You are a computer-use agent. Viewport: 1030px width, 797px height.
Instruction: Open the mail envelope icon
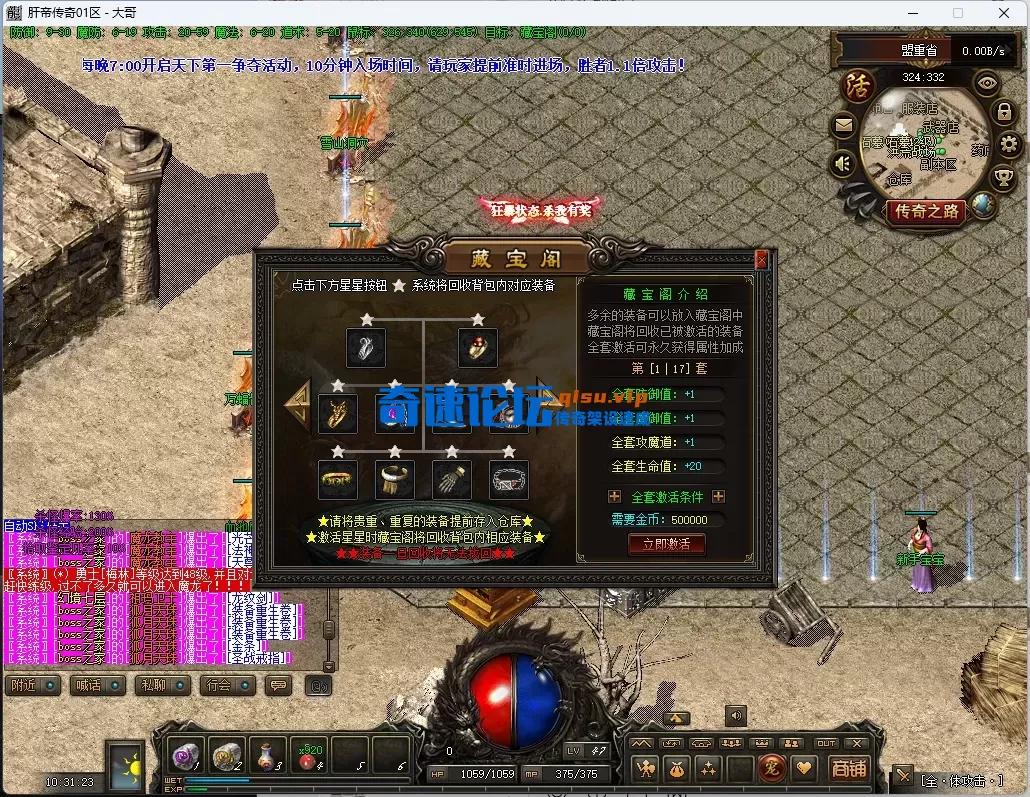[843, 126]
